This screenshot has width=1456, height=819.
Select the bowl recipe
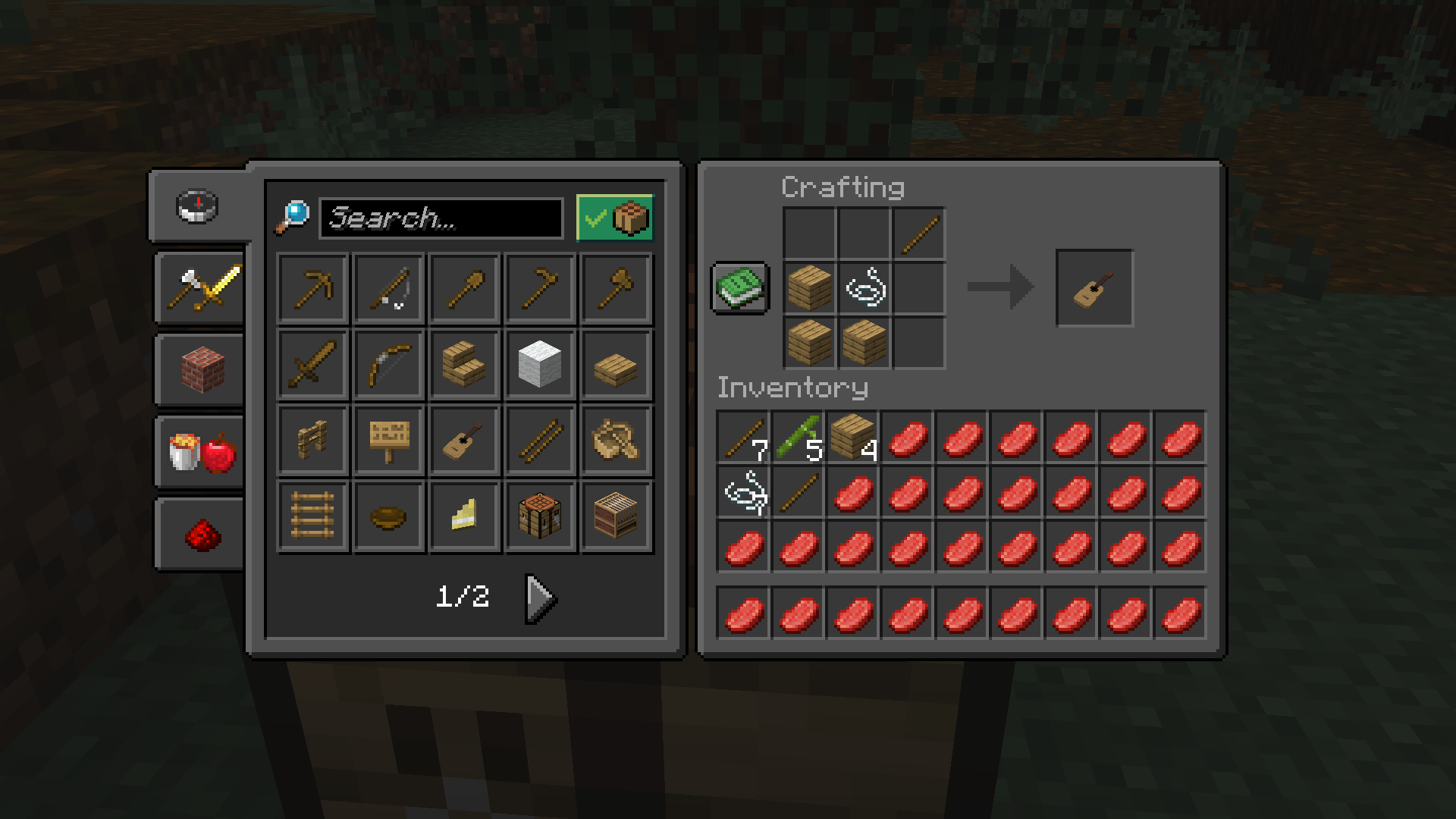pos(388,516)
